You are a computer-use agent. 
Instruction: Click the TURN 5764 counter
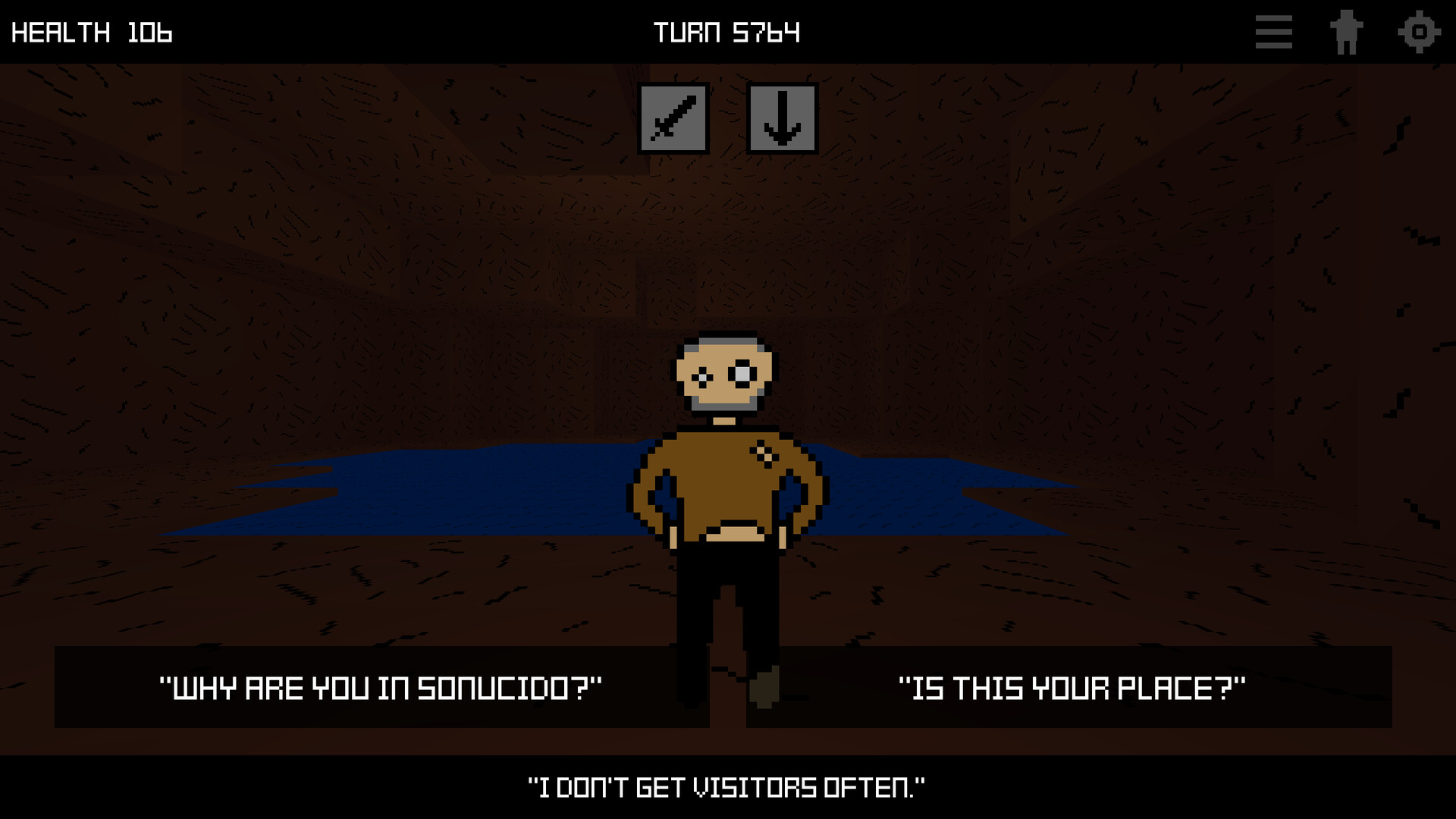pyautogui.click(x=726, y=32)
